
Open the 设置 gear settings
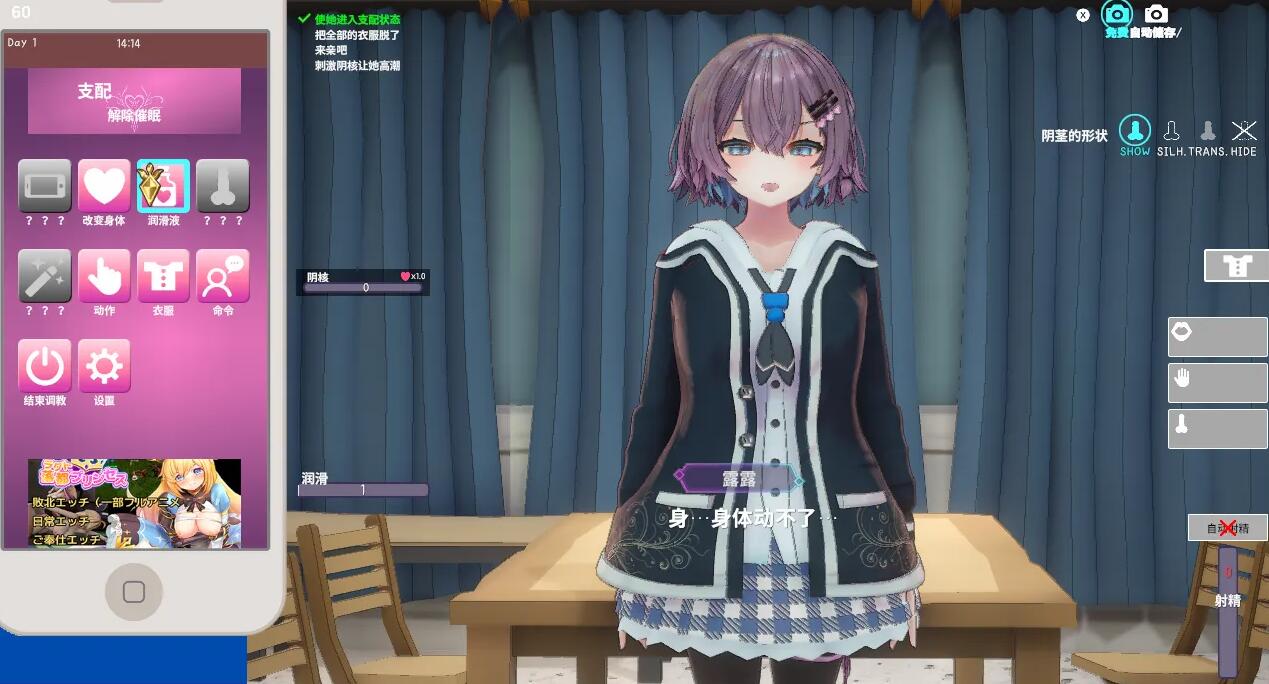click(x=104, y=366)
